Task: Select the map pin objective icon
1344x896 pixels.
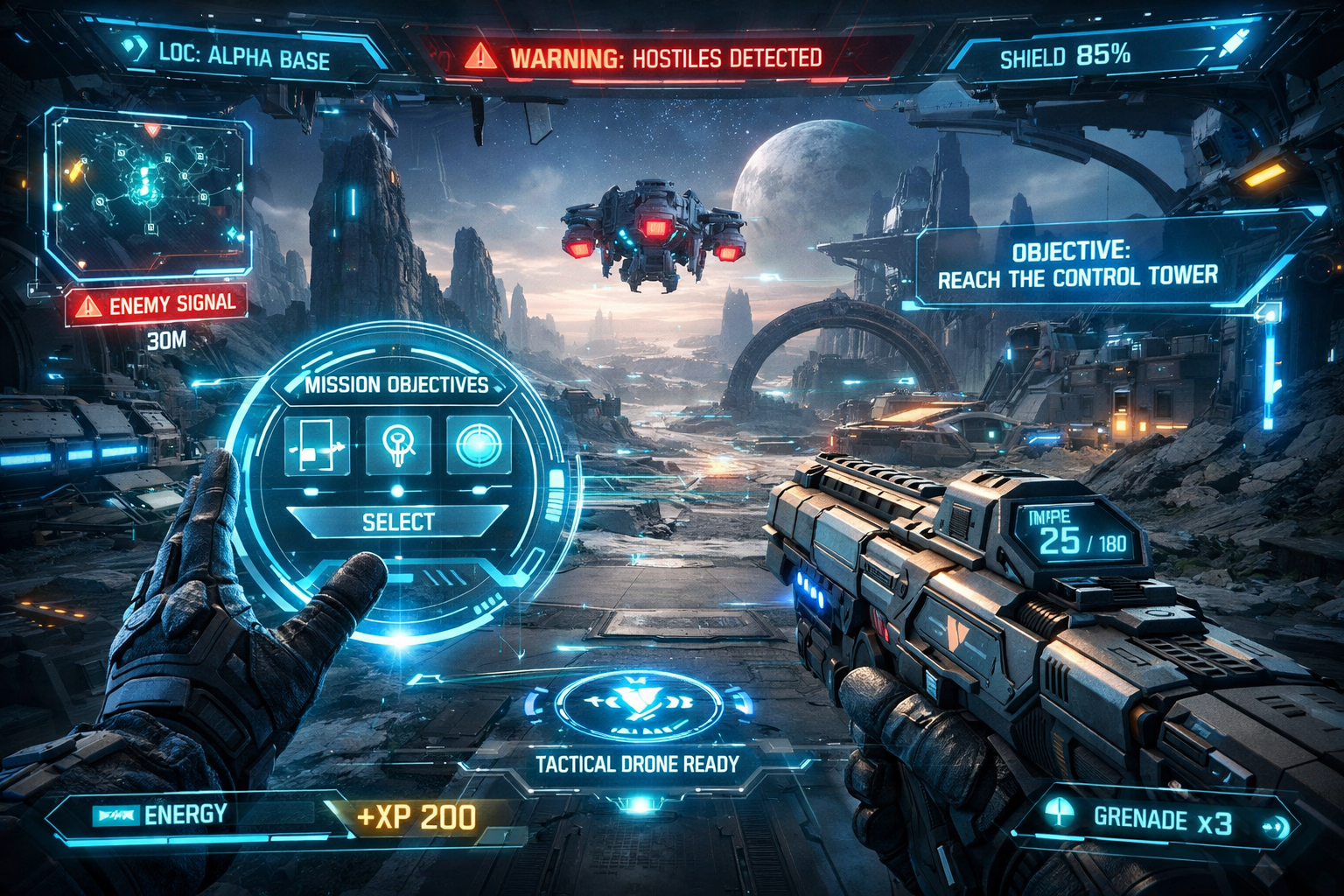Action: tap(398, 445)
